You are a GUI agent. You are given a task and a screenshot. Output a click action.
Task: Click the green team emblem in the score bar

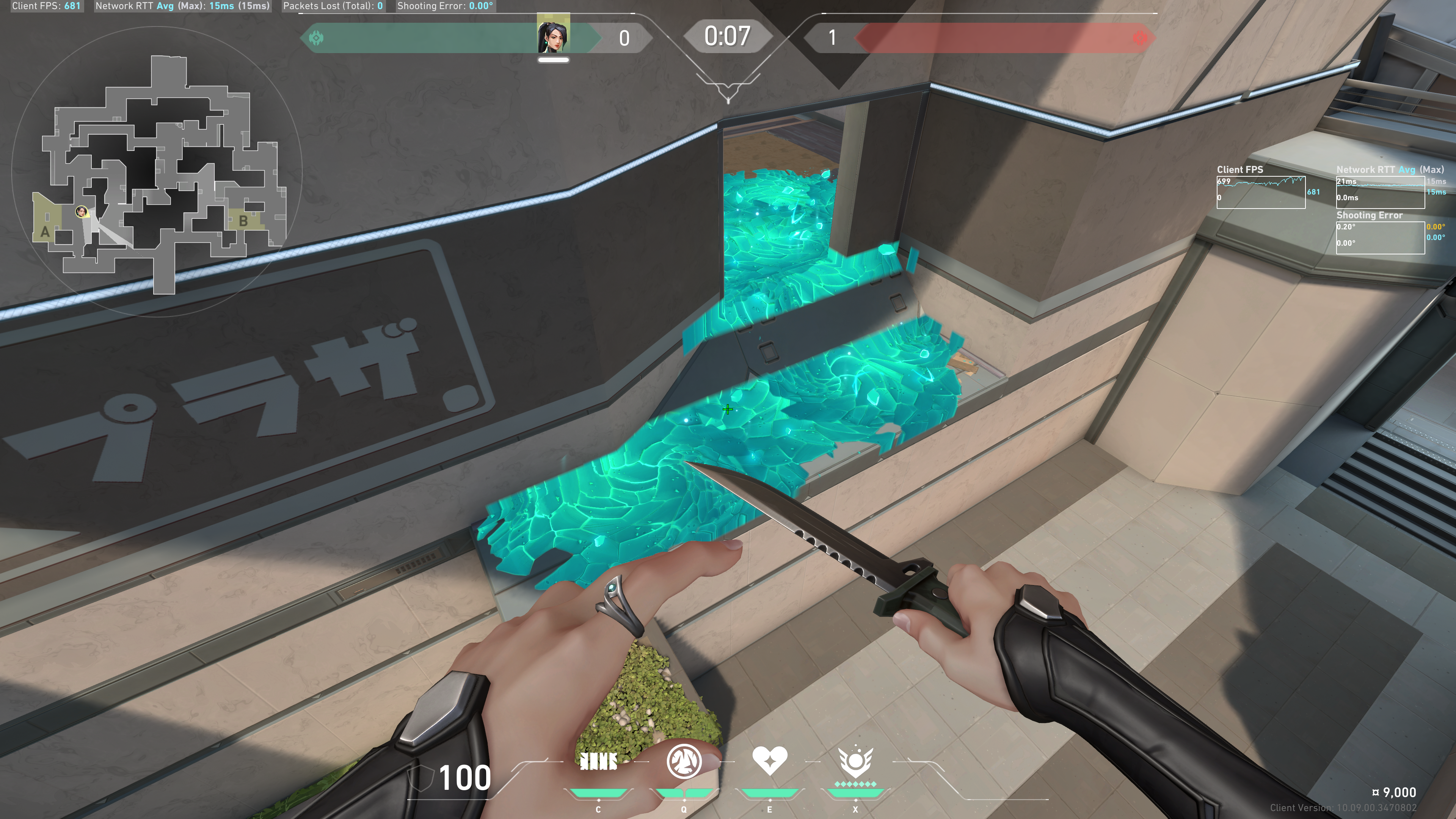tap(317, 38)
